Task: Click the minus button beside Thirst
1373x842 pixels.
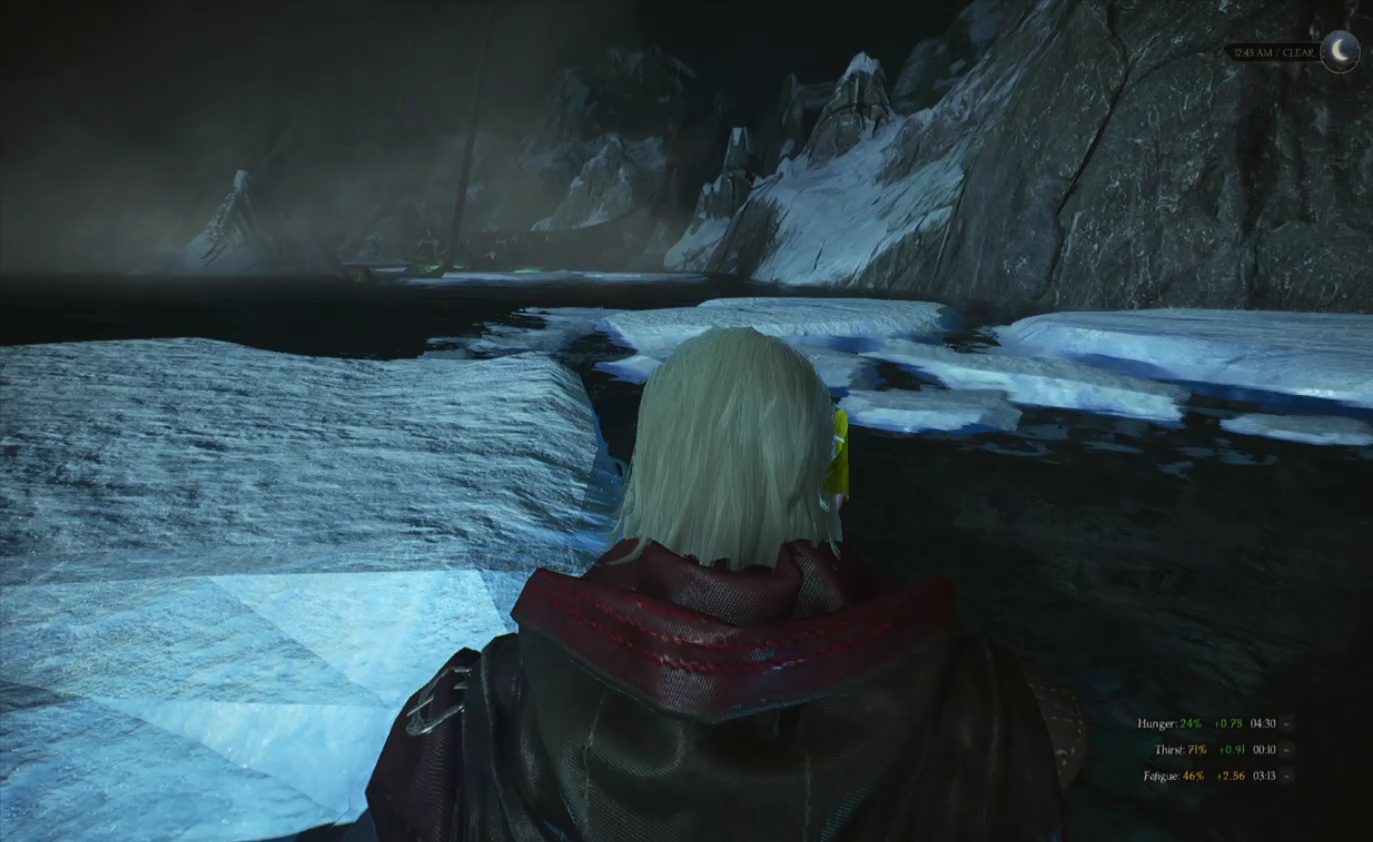Action: tap(1287, 749)
